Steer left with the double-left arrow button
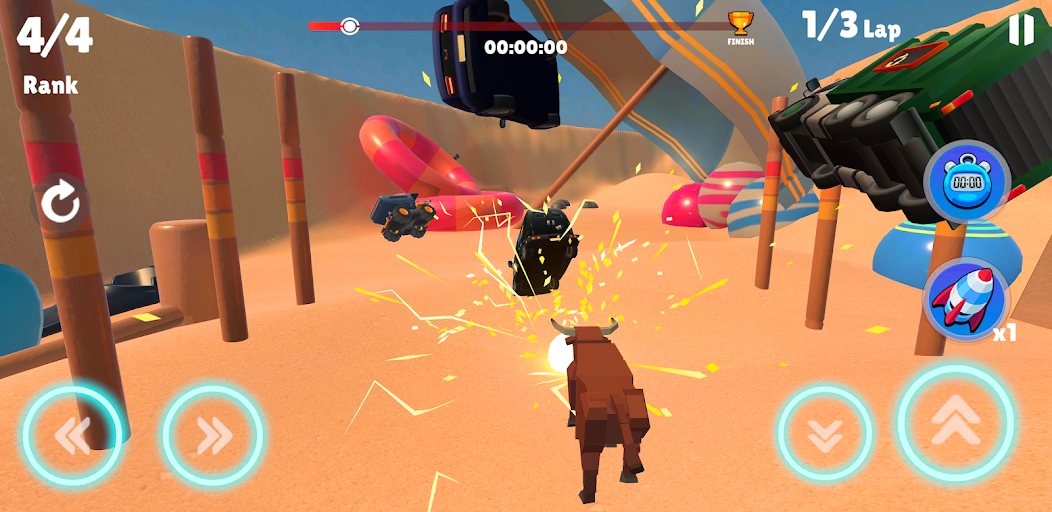This screenshot has height=512, width=1052. [x=72, y=435]
